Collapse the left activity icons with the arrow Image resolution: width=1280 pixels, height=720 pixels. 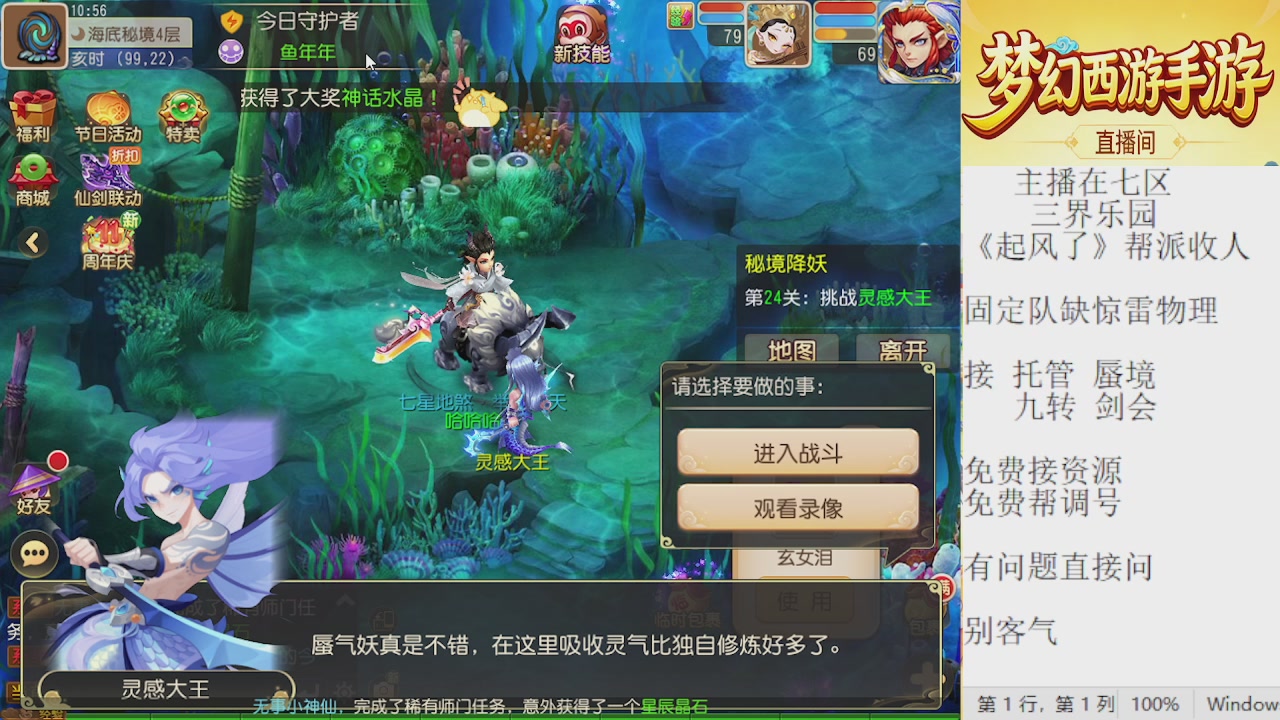pyautogui.click(x=33, y=243)
